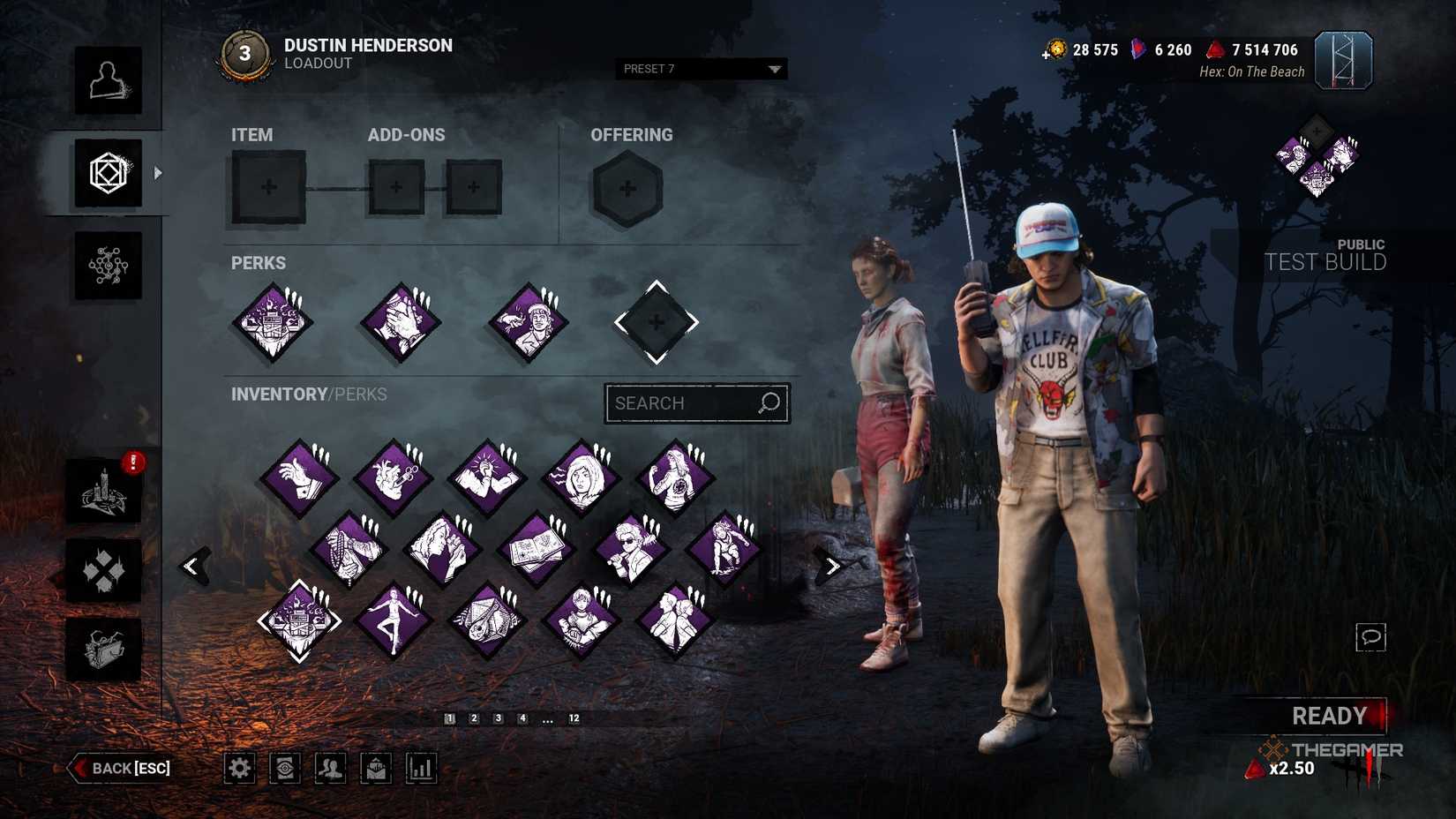Open inventory page 12
This screenshot has height=819, width=1456.
pyautogui.click(x=574, y=718)
